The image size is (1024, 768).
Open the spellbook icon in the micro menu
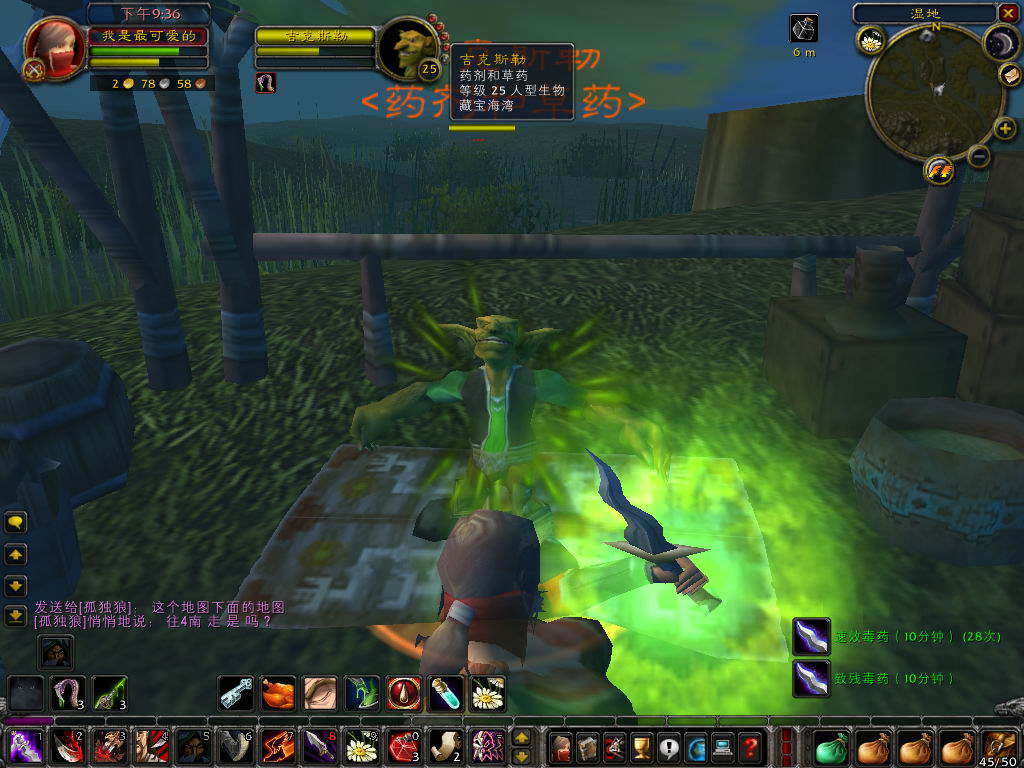(x=587, y=747)
